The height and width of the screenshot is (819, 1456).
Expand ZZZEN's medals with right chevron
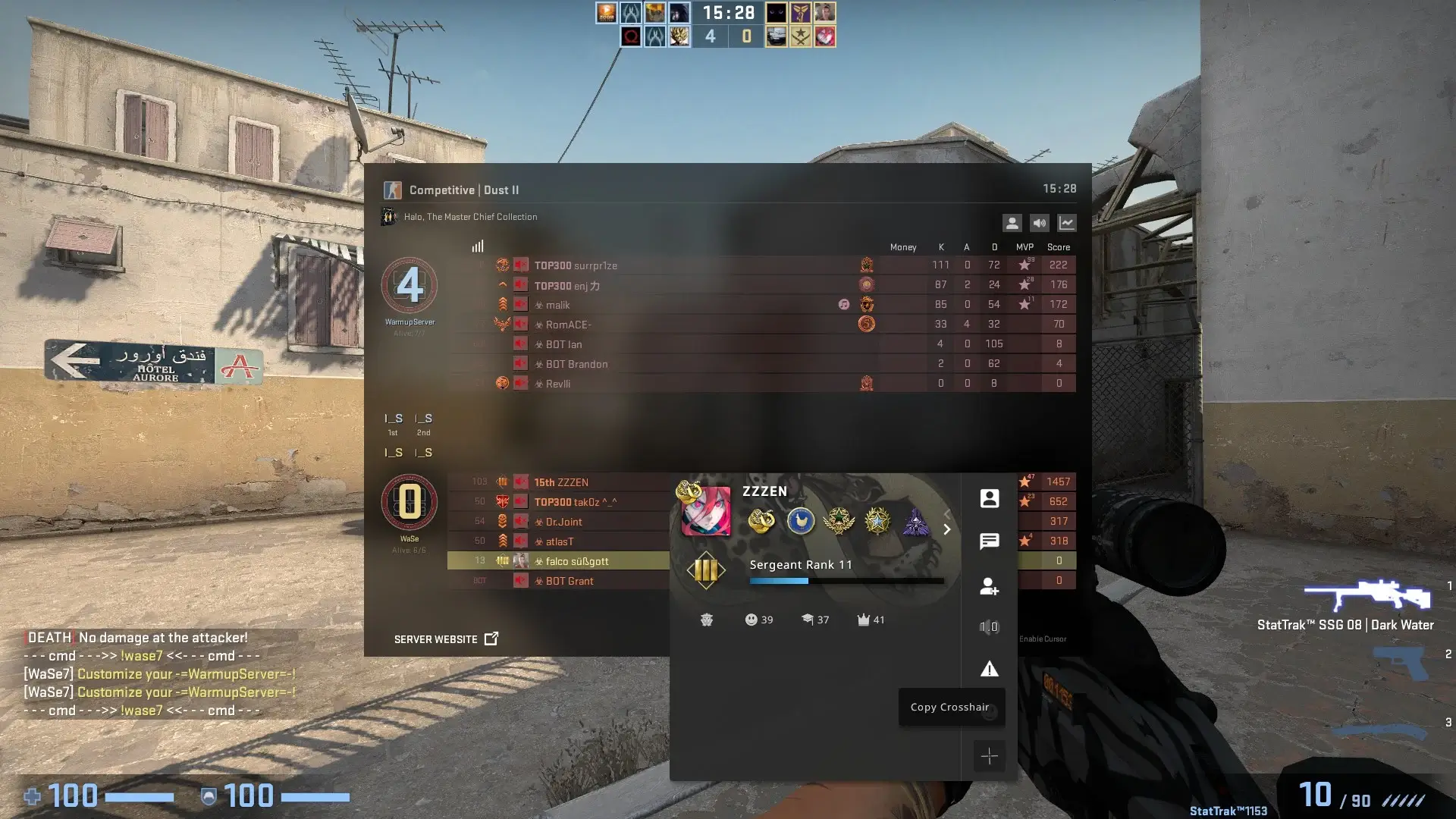coord(947,529)
